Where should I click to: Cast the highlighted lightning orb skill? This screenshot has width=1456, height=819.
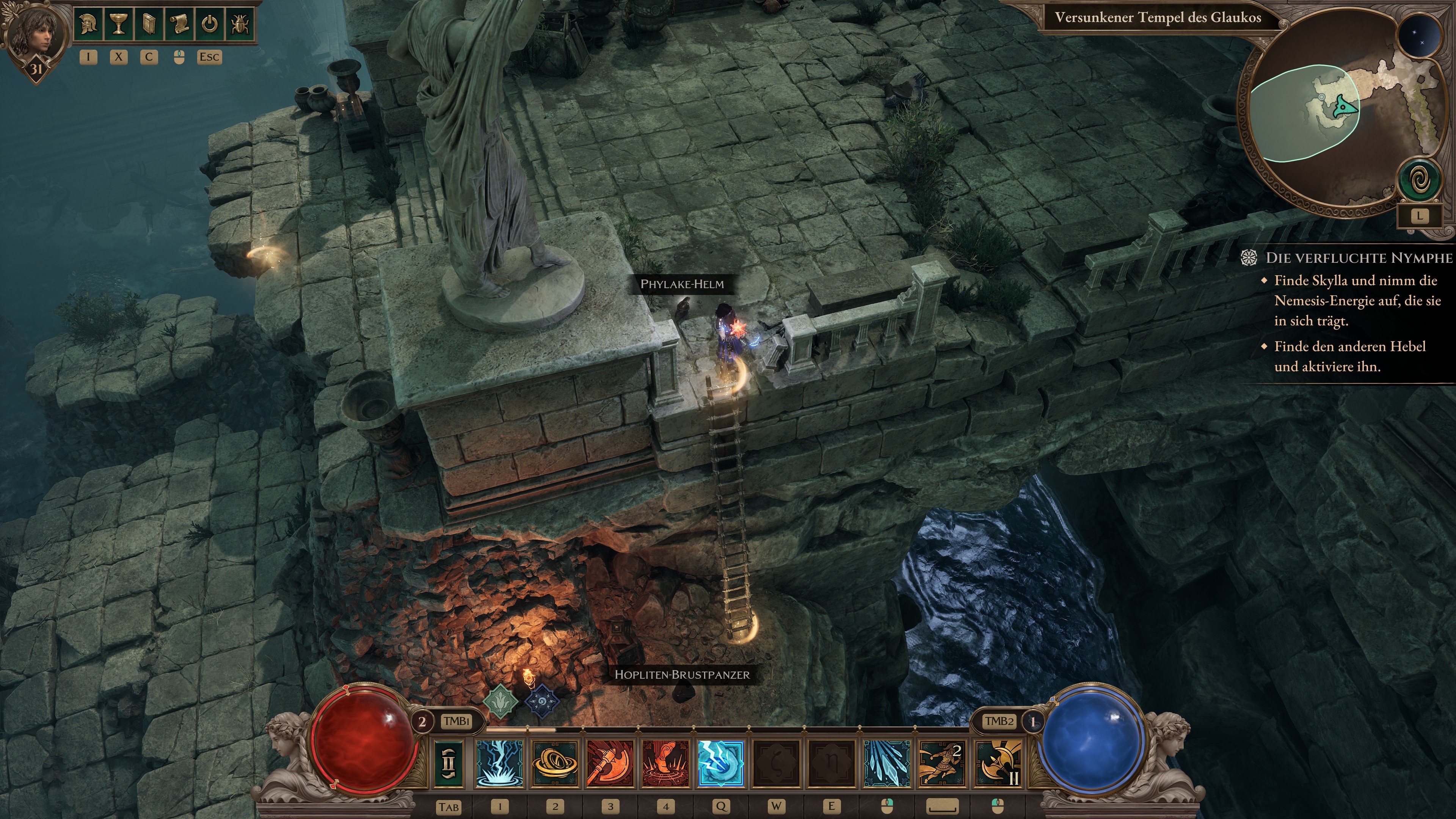[721, 763]
